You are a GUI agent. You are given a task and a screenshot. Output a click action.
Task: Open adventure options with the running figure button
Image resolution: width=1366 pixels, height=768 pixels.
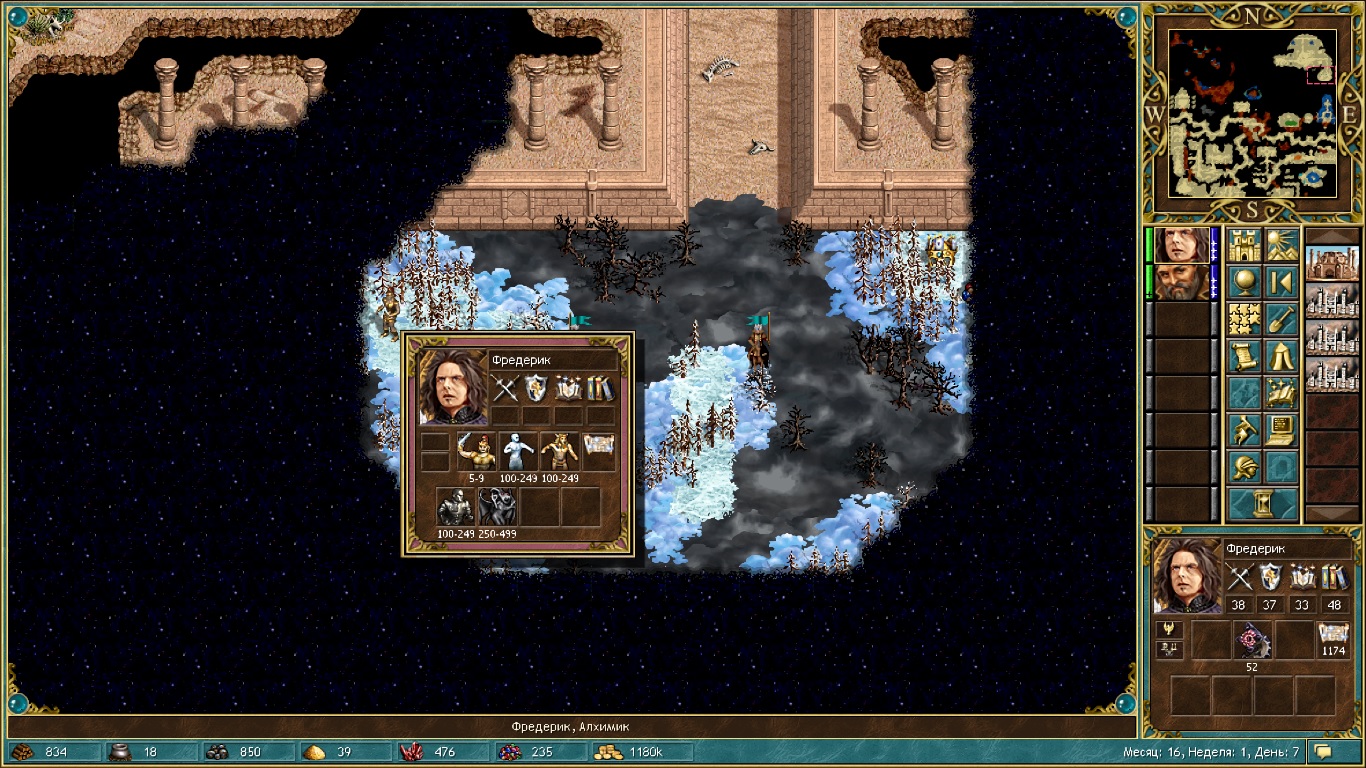point(1245,430)
